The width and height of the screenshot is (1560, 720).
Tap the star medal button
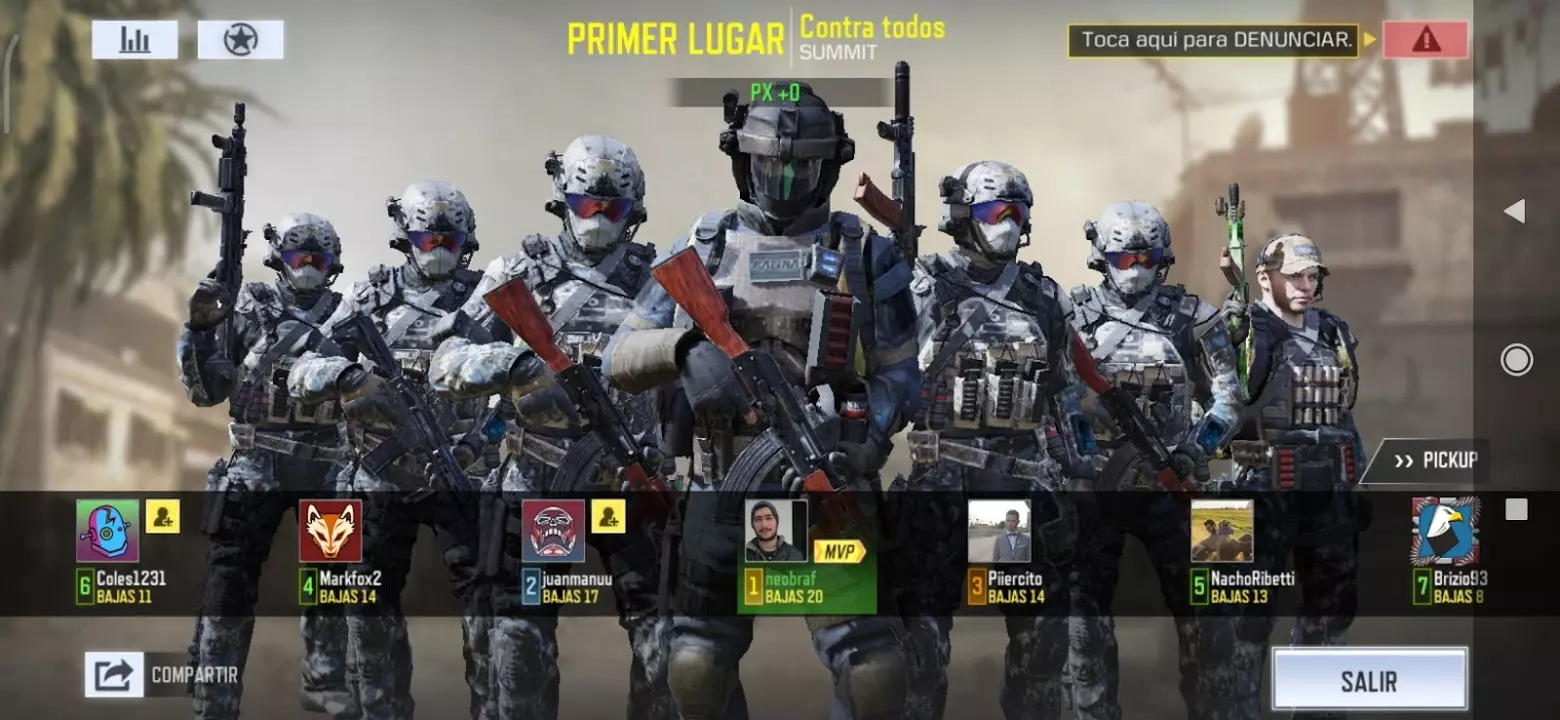point(240,40)
